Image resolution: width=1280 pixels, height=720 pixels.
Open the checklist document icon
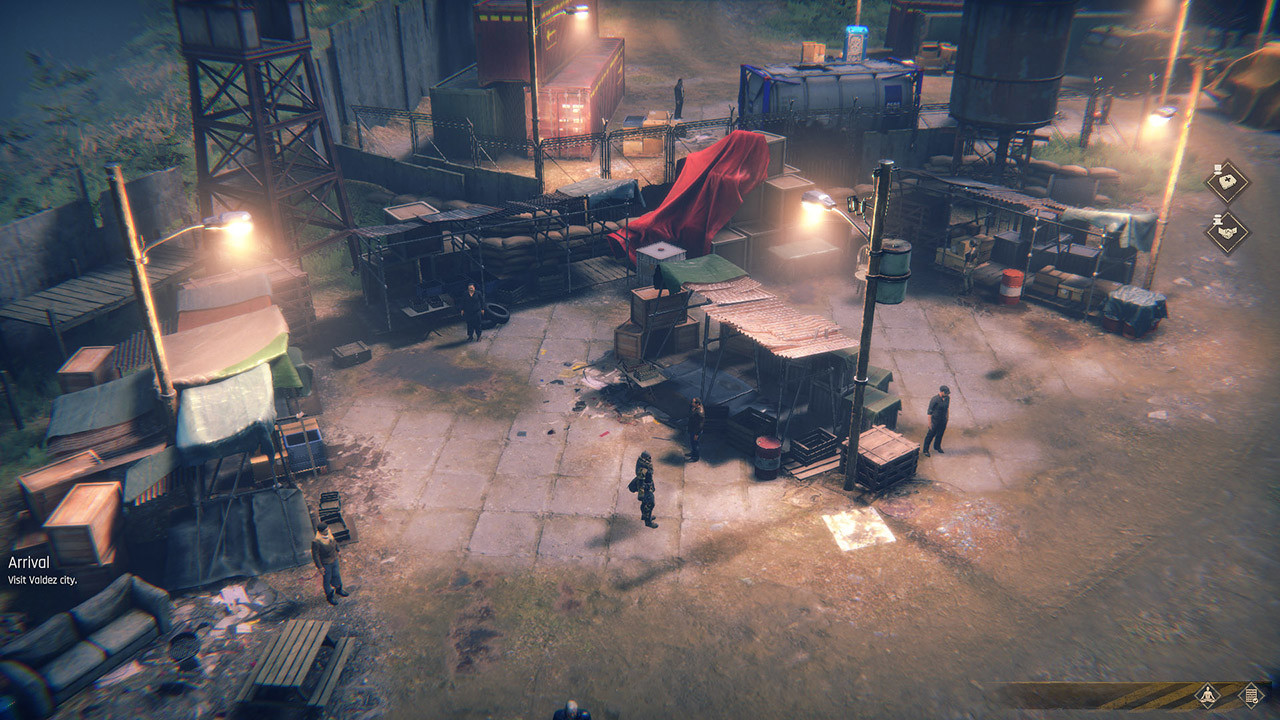pyautogui.click(x=1250, y=695)
